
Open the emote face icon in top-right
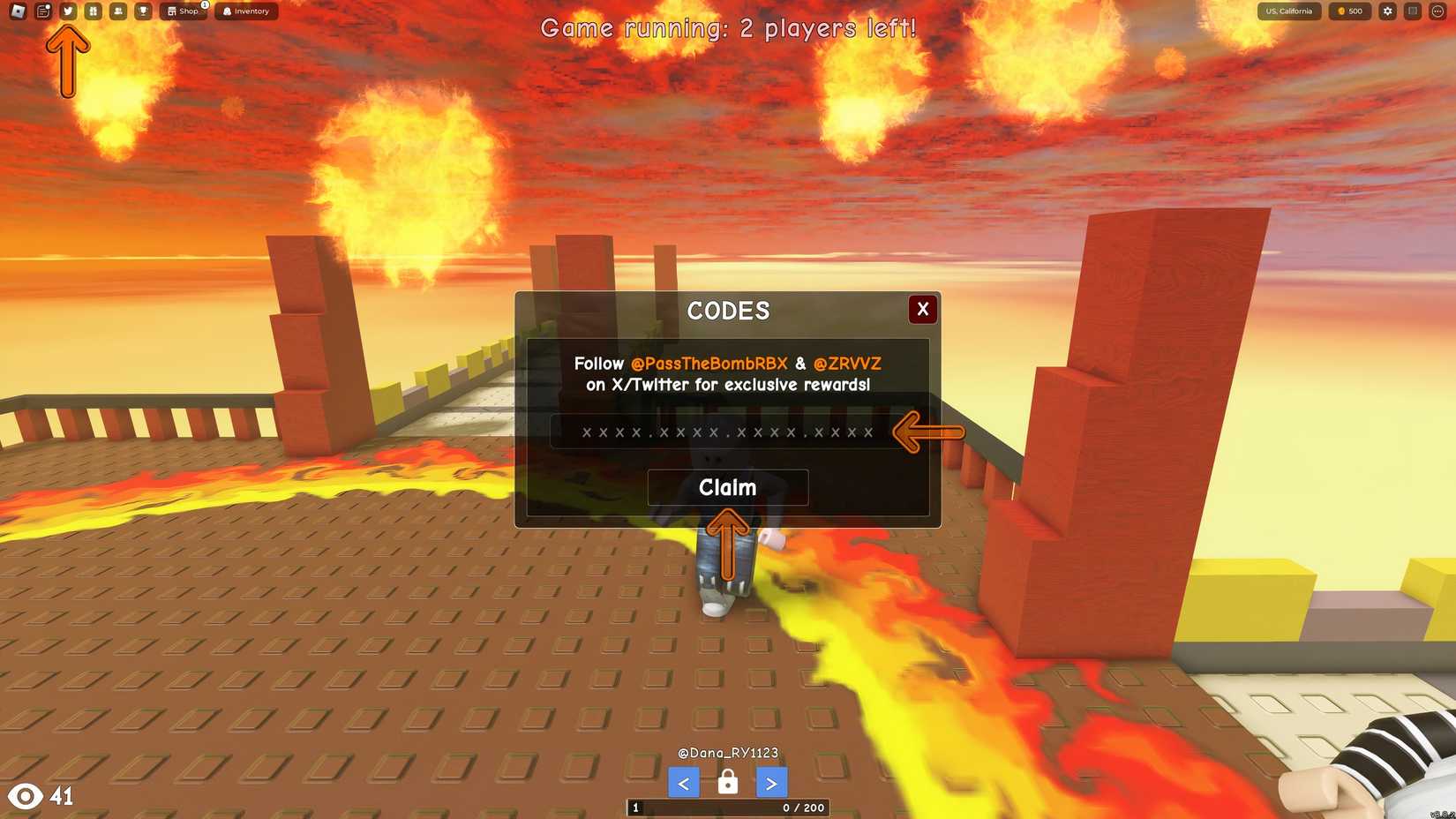[x=1437, y=11]
